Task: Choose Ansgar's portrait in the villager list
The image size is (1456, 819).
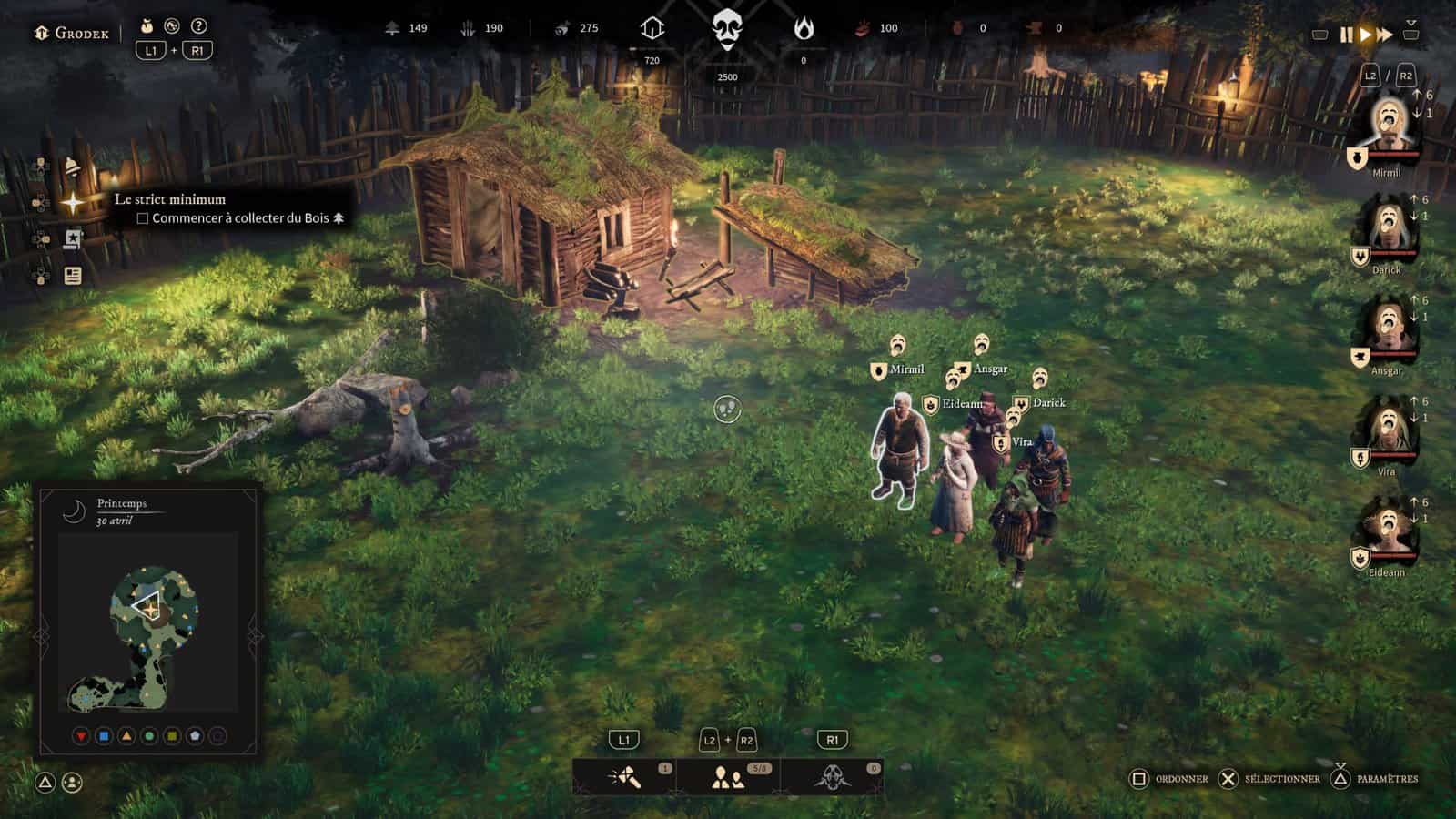Action: (1386, 329)
